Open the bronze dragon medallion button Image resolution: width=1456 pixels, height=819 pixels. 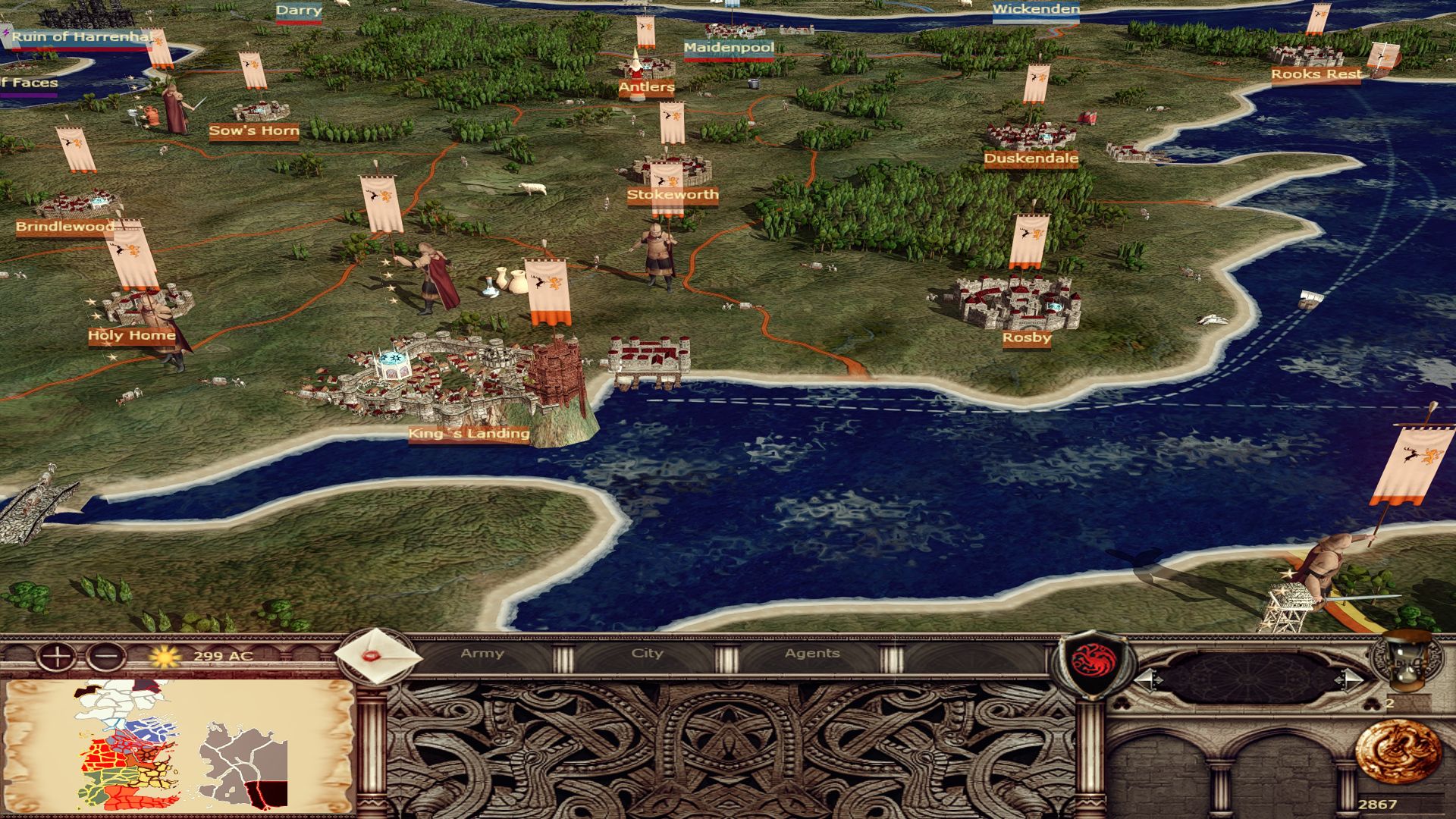1398,750
